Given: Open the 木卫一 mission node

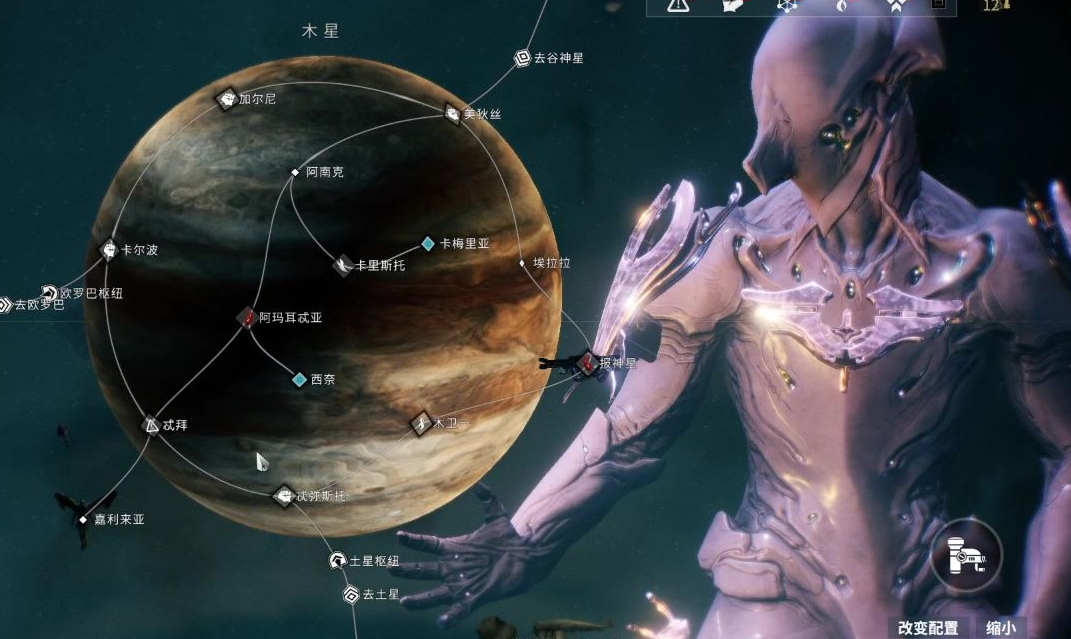Looking at the screenshot, I should point(421,423).
